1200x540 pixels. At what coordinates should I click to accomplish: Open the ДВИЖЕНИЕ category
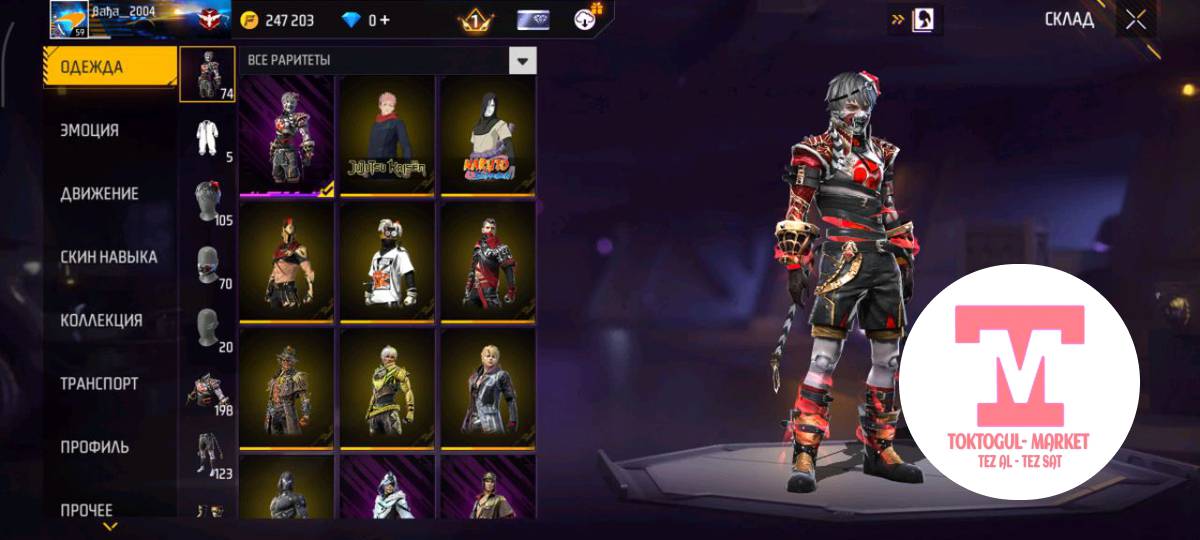99,193
